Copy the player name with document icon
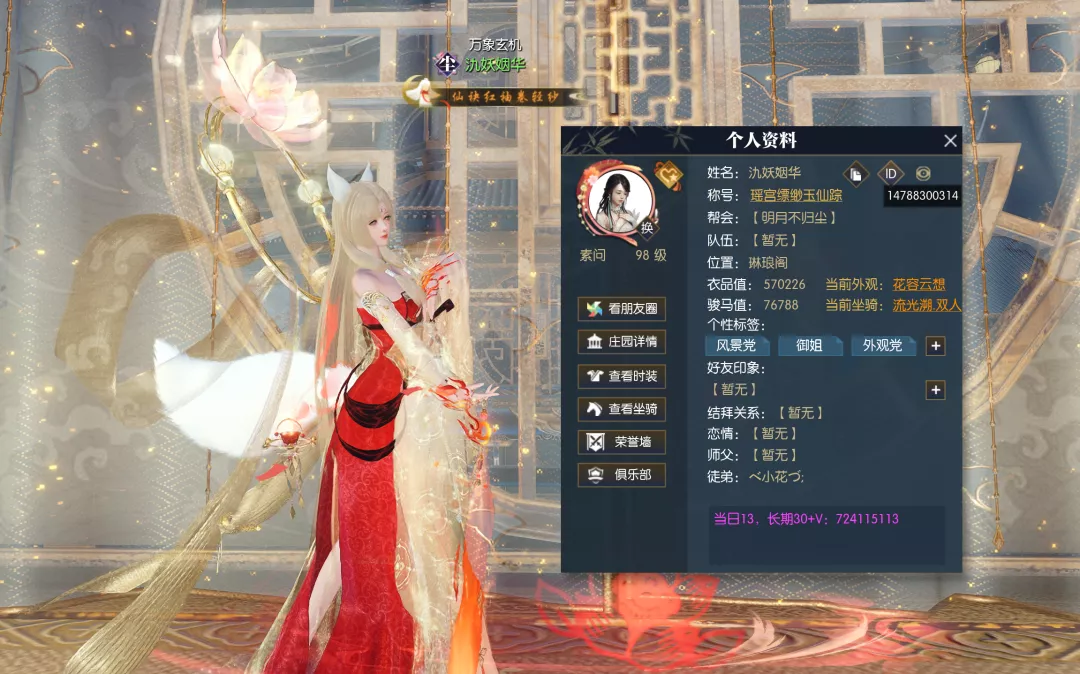The image size is (1080, 674). tap(856, 173)
